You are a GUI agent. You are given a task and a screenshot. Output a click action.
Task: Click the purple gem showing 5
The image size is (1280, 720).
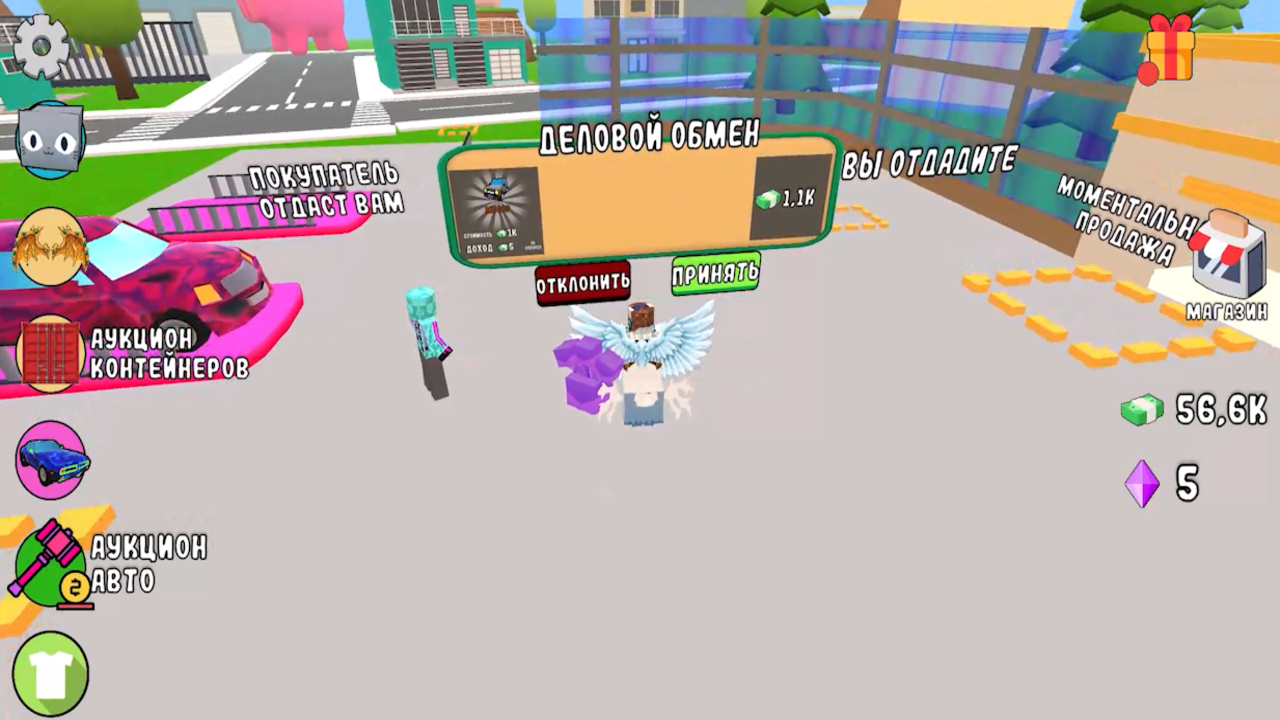[x=1144, y=485]
